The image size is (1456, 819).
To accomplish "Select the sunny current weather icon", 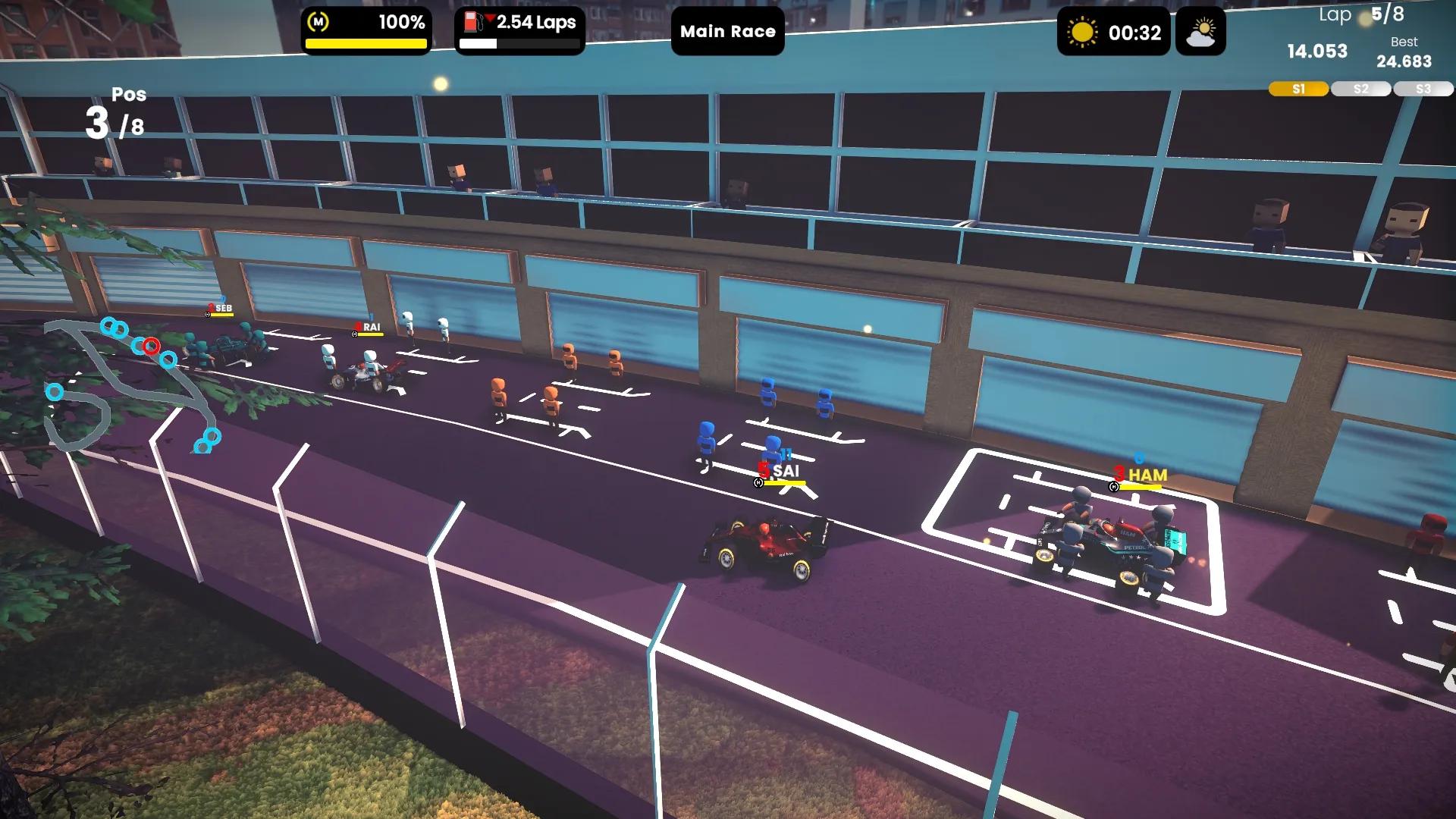I will tap(1081, 33).
